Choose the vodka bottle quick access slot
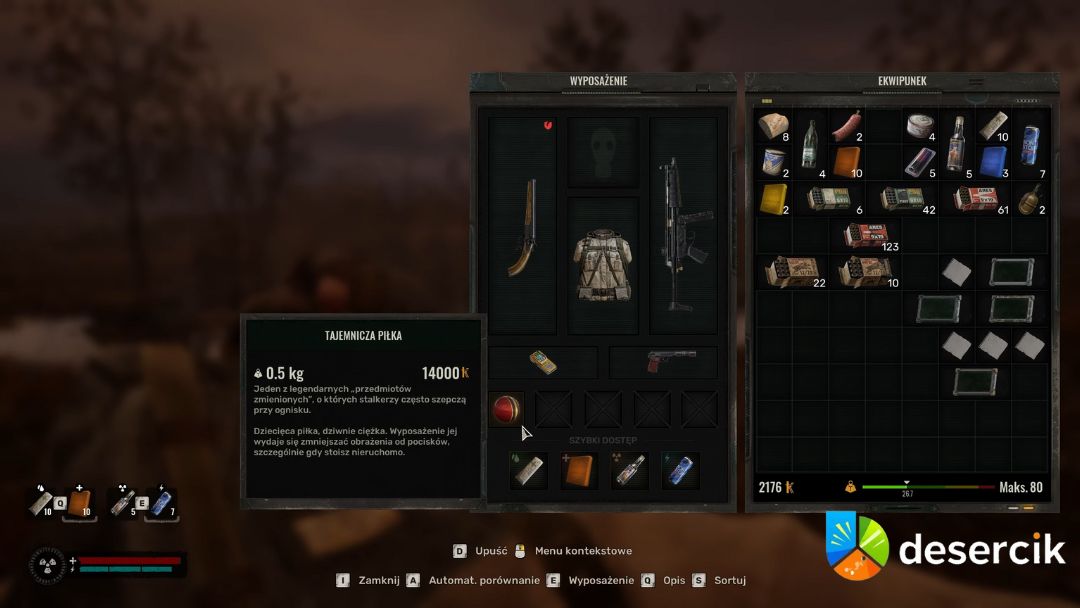Screen dimensions: 1080x608 [x=630, y=470]
